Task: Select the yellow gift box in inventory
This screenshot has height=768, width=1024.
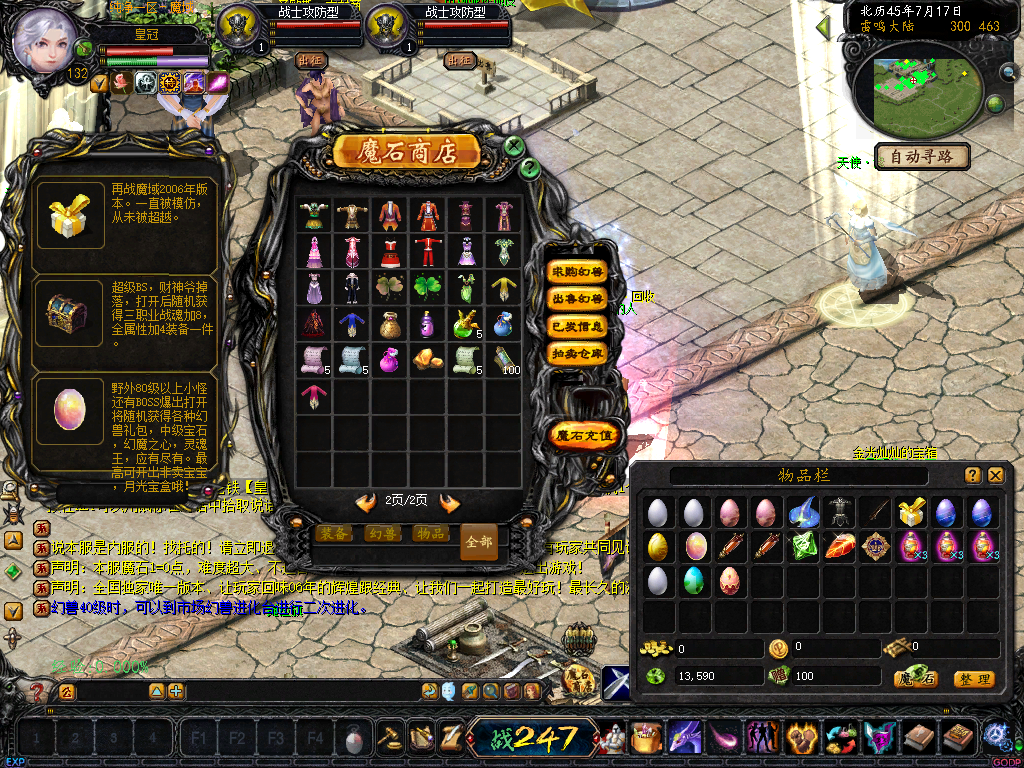Action: [910, 513]
